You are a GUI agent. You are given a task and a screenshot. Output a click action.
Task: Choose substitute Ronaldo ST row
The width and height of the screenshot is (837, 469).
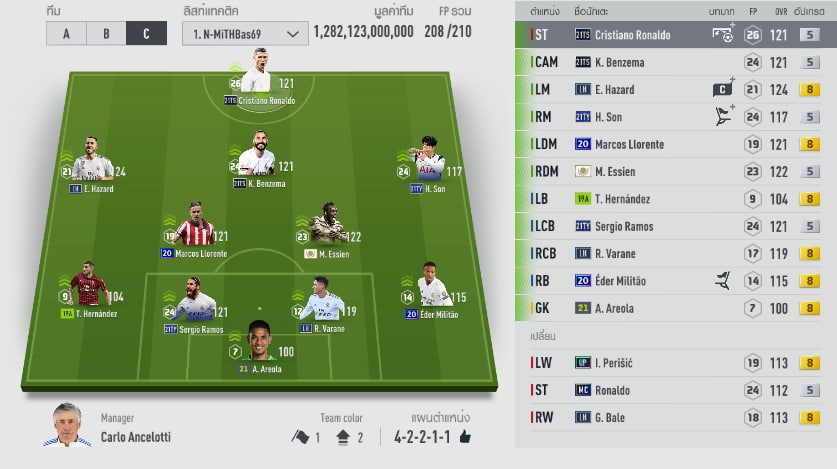point(676,391)
